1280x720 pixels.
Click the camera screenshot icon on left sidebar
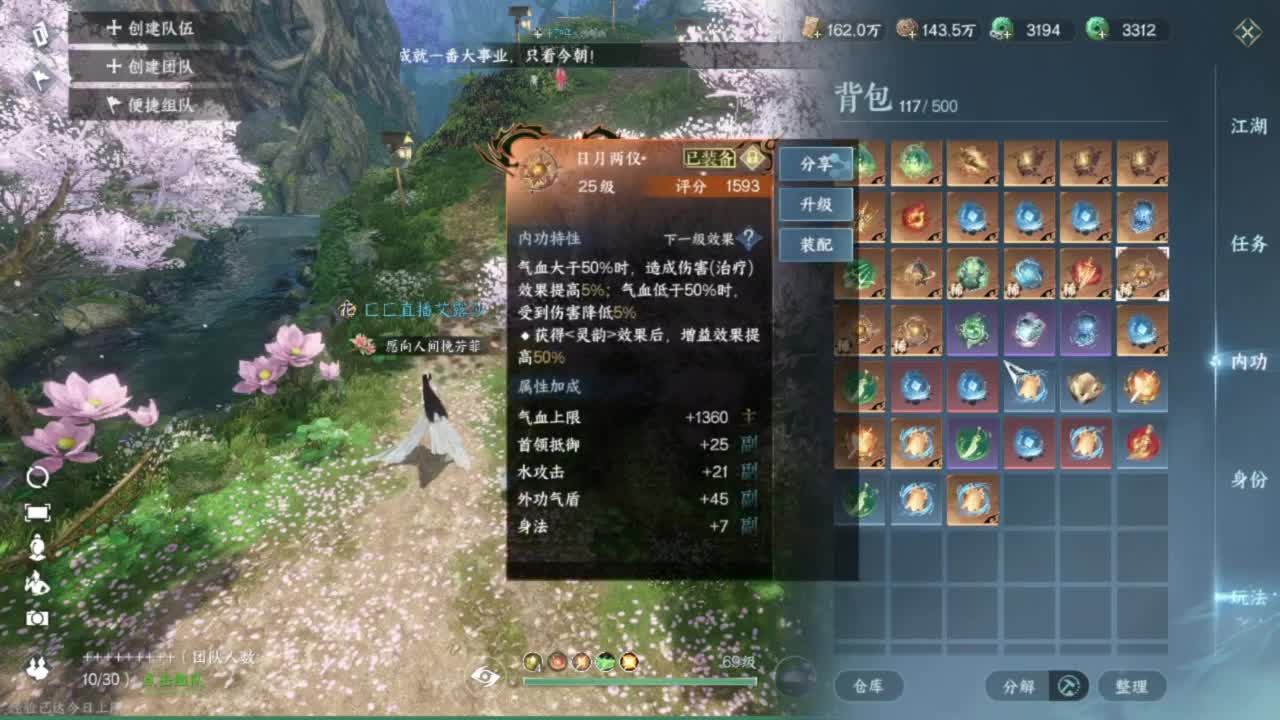click(36, 620)
